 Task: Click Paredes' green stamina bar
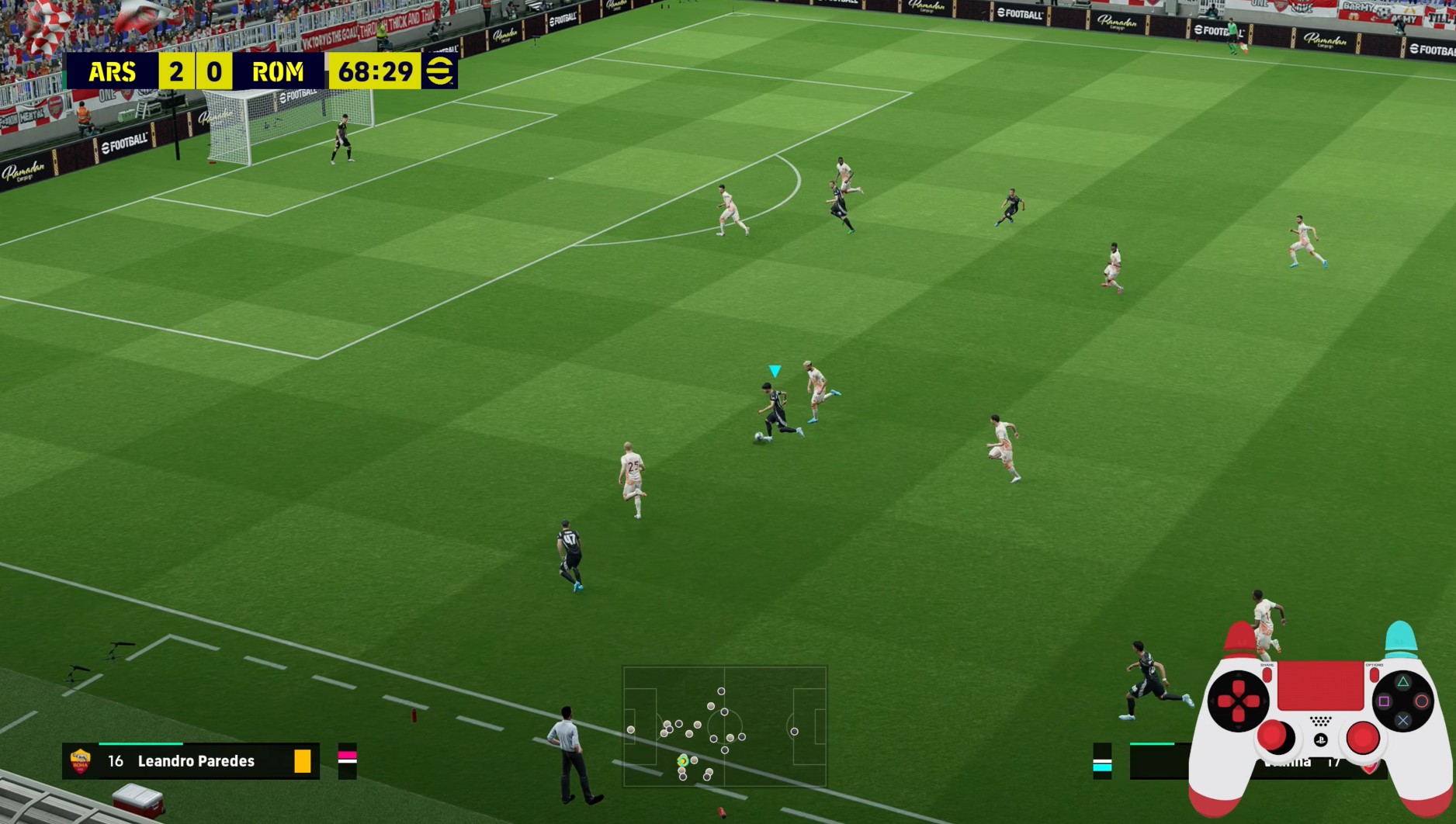point(140,744)
